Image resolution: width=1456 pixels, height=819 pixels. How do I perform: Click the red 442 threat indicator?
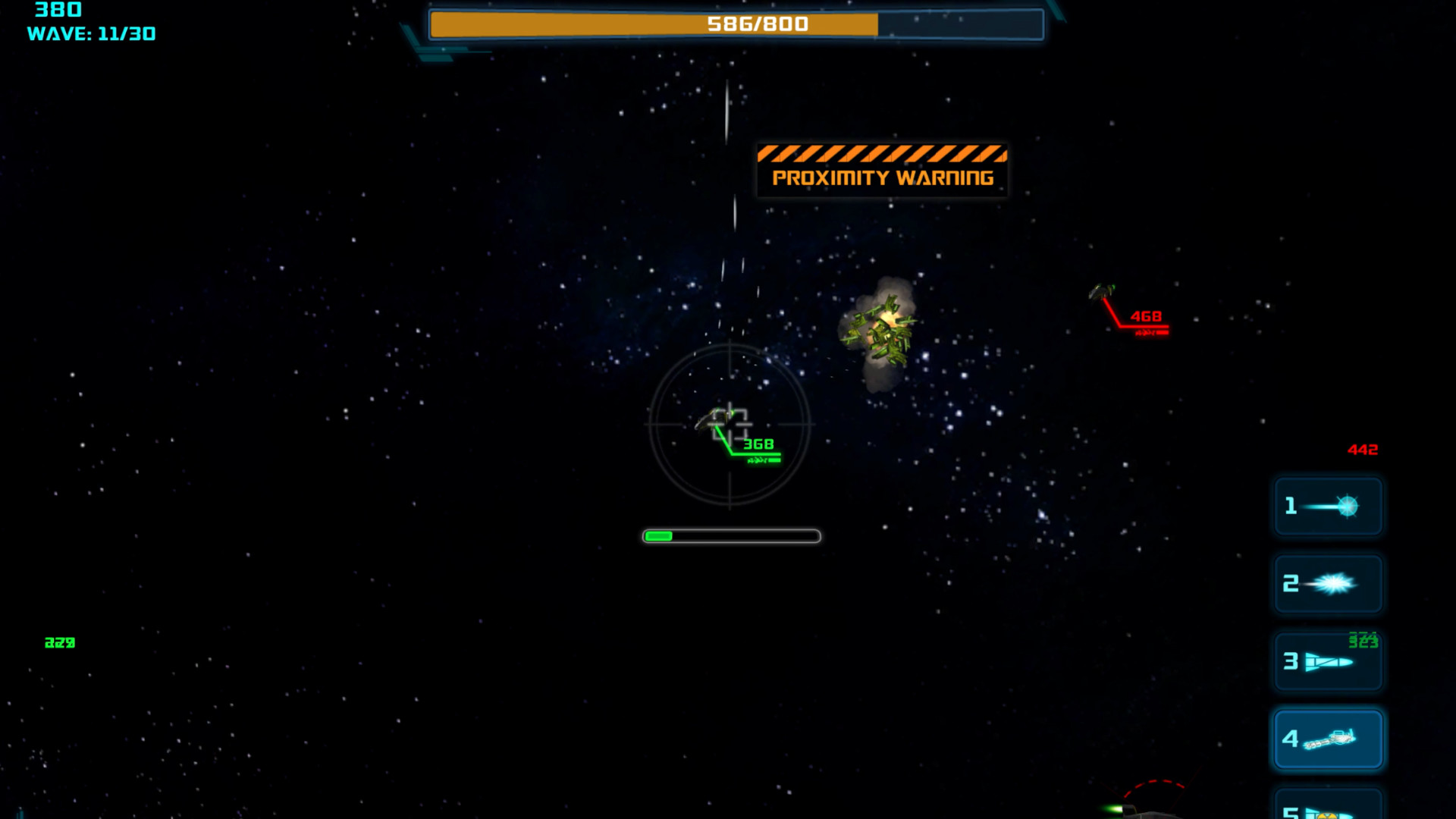coord(1362,449)
